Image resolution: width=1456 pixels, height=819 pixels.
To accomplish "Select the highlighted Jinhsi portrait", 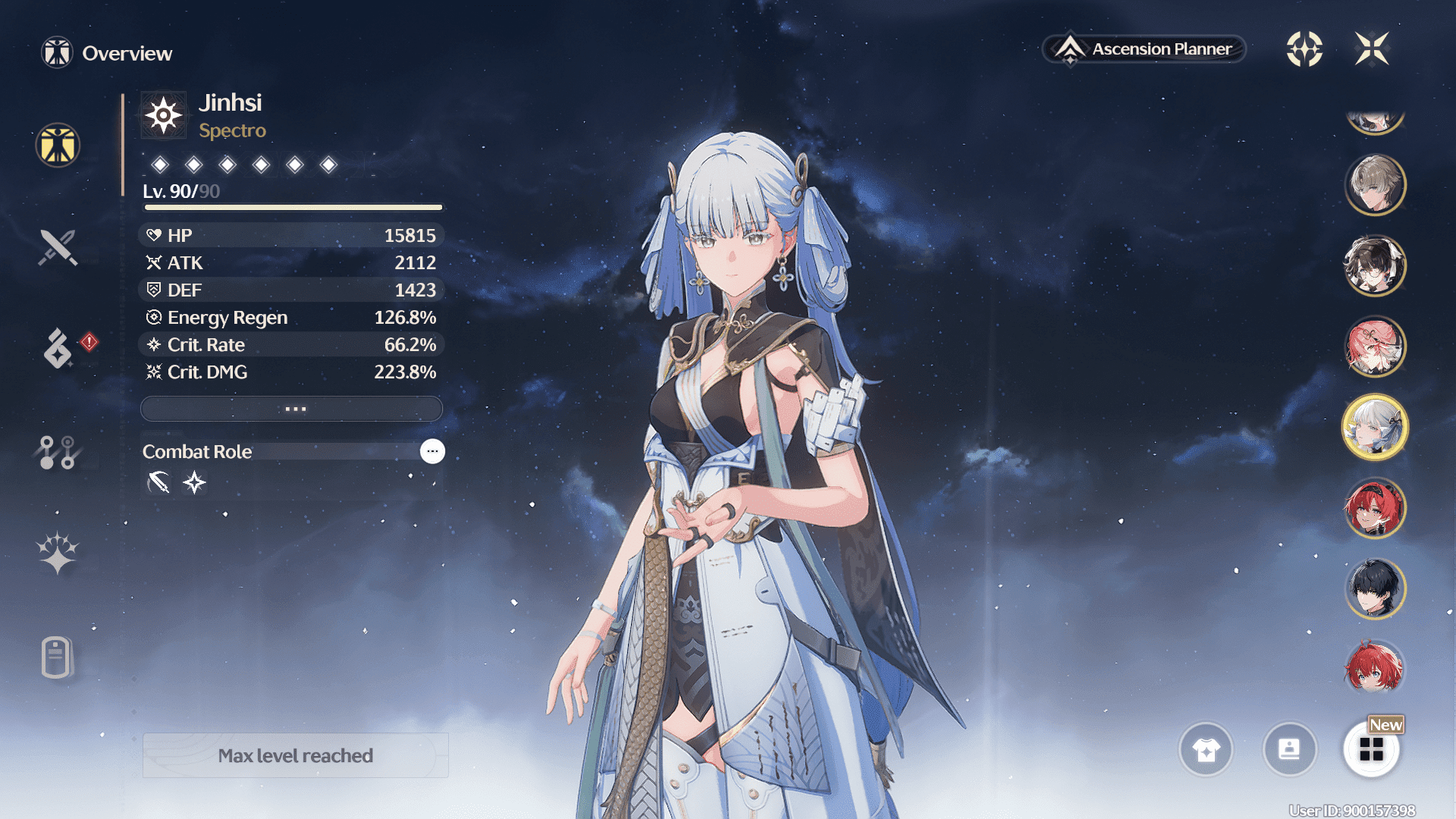I will click(x=1375, y=427).
